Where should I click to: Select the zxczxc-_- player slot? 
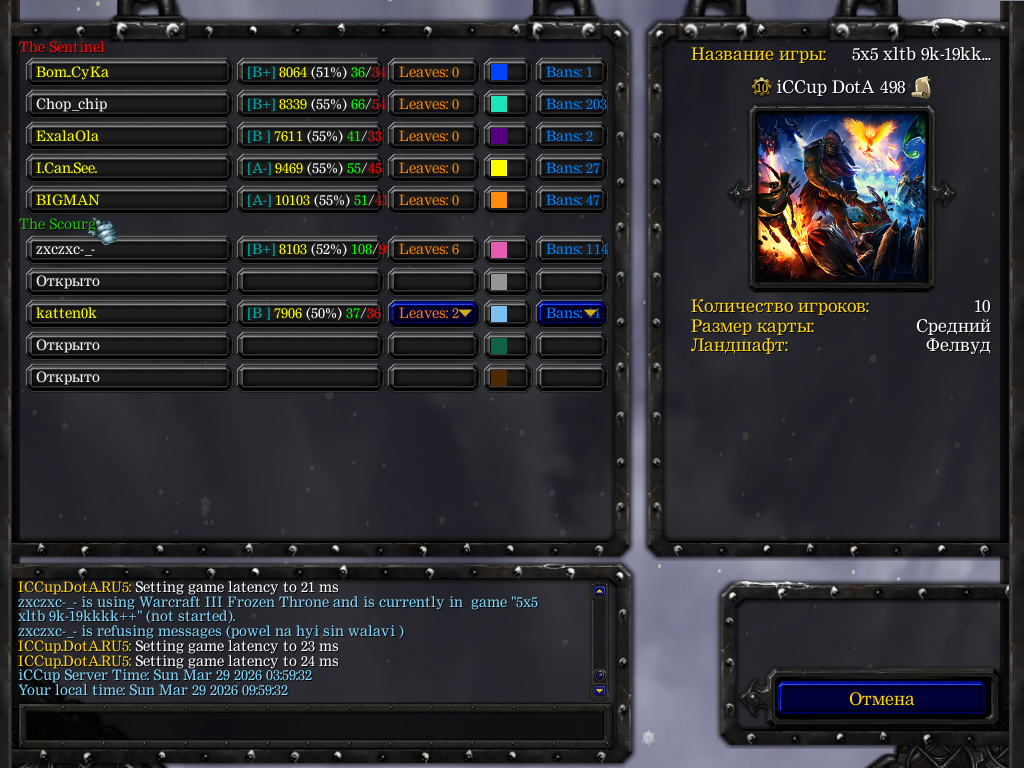pyautogui.click(x=129, y=249)
